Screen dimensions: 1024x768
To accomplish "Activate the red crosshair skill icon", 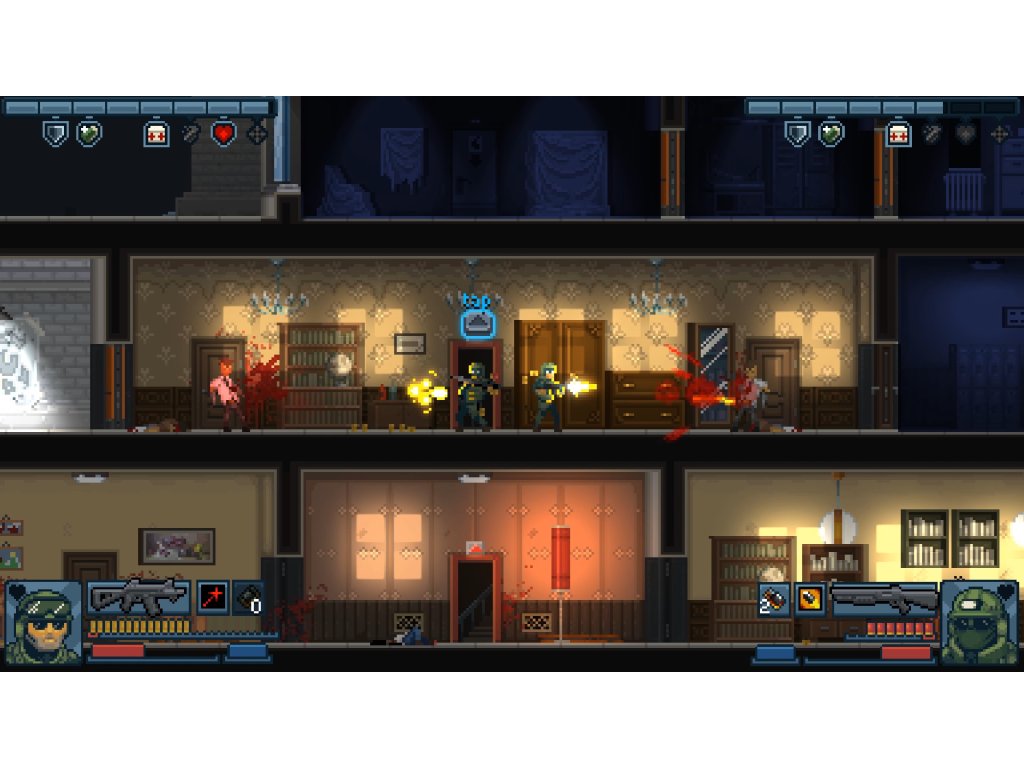I will click(211, 598).
